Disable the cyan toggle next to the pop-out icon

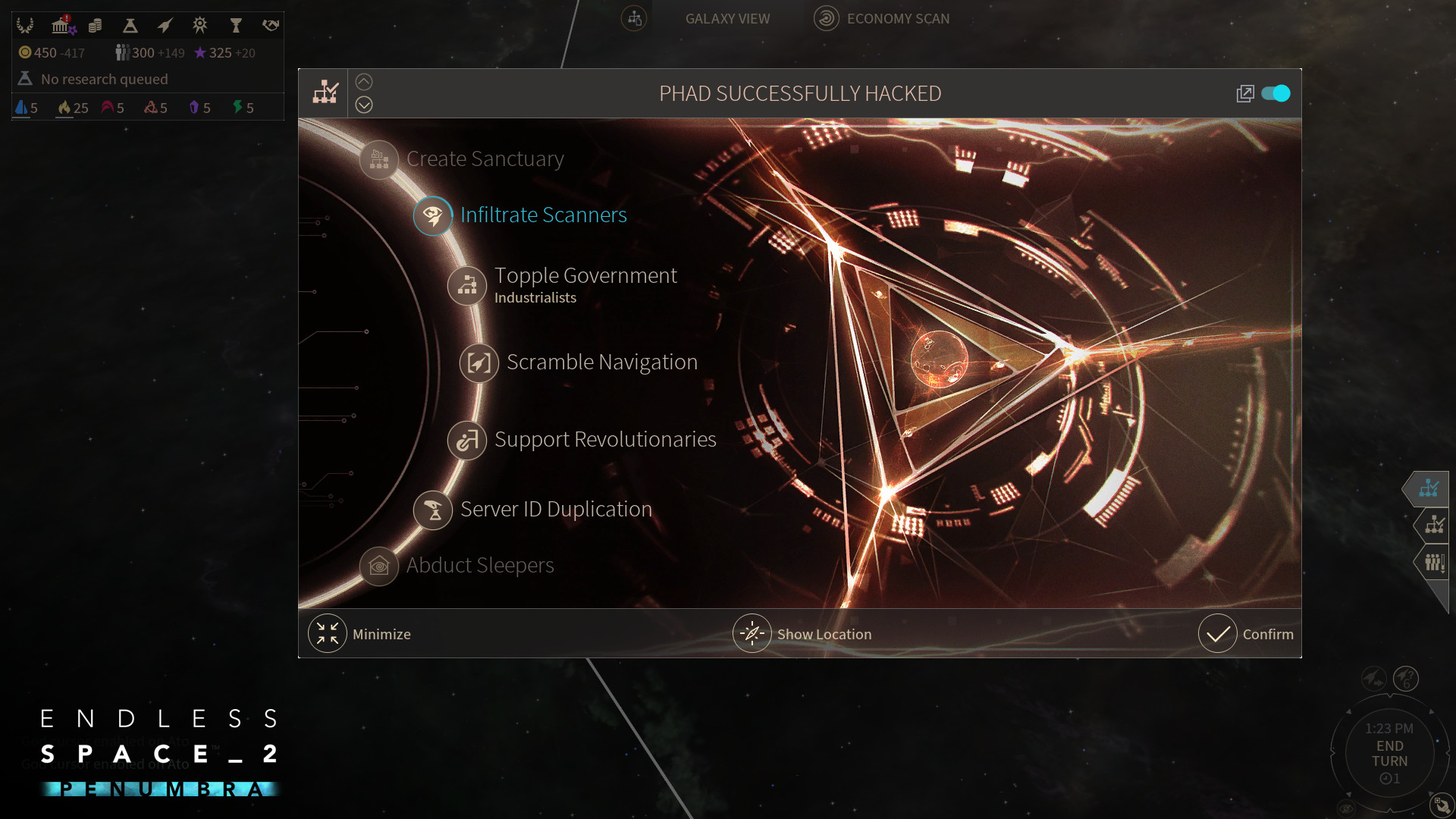coord(1276,93)
